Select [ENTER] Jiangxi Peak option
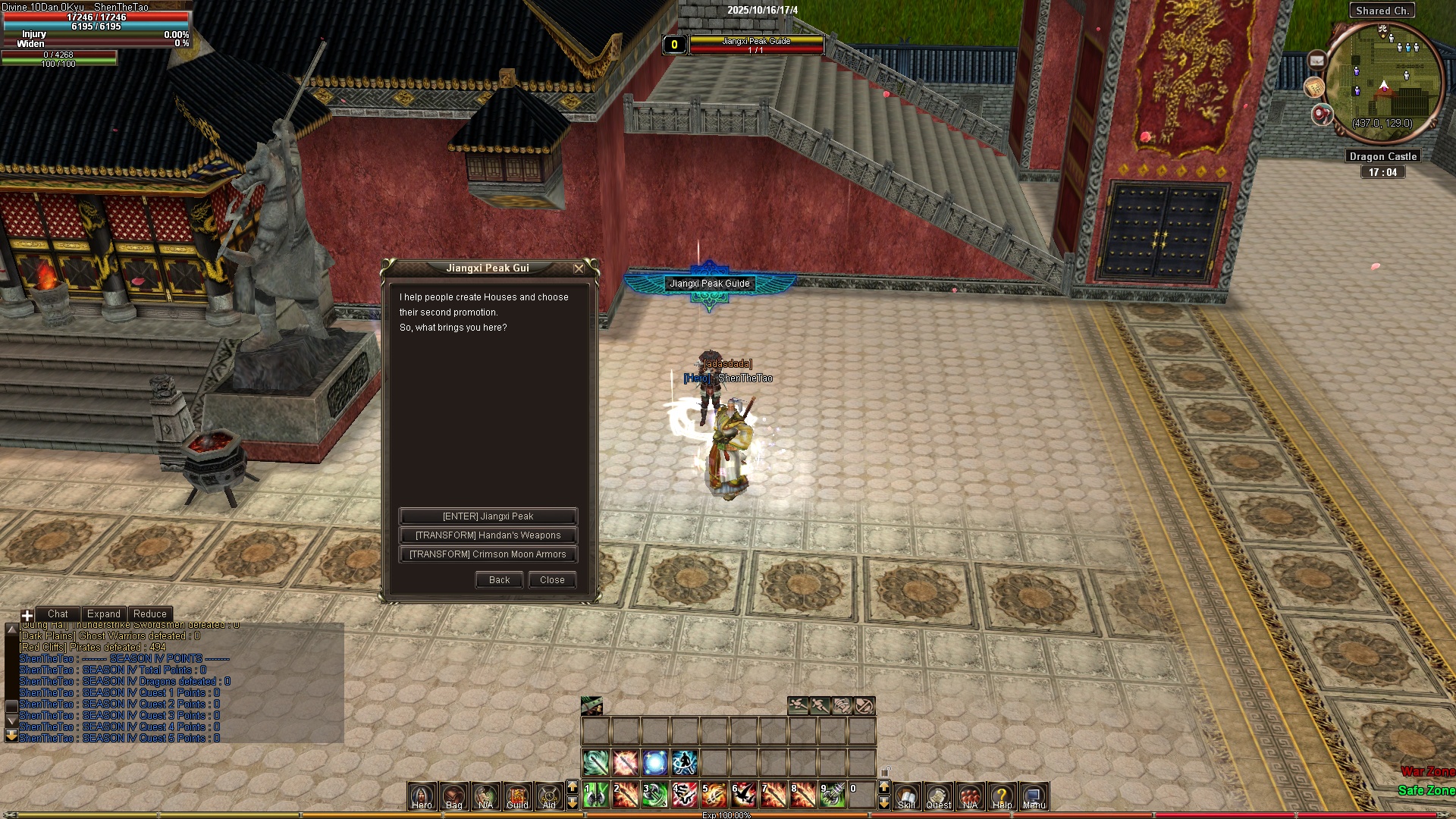This screenshot has width=1456, height=819. tap(488, 516)
